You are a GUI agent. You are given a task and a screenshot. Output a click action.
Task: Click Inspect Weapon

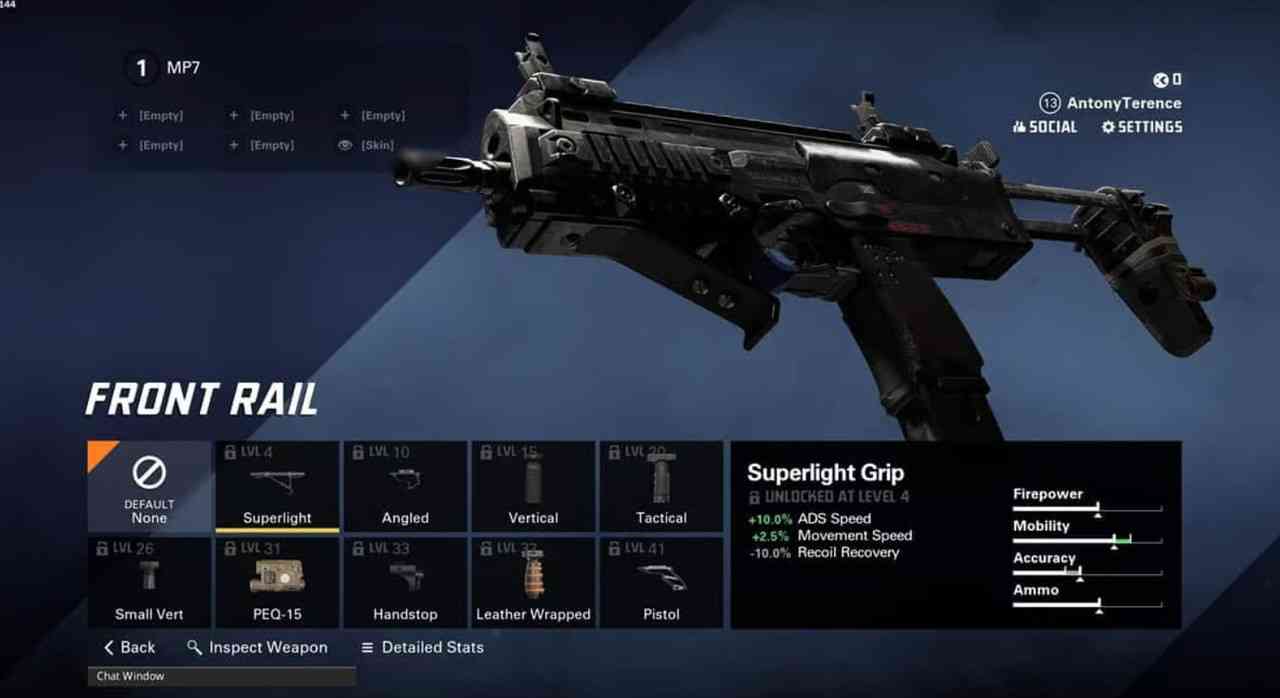pyautogui.click(x=257, y=647)
